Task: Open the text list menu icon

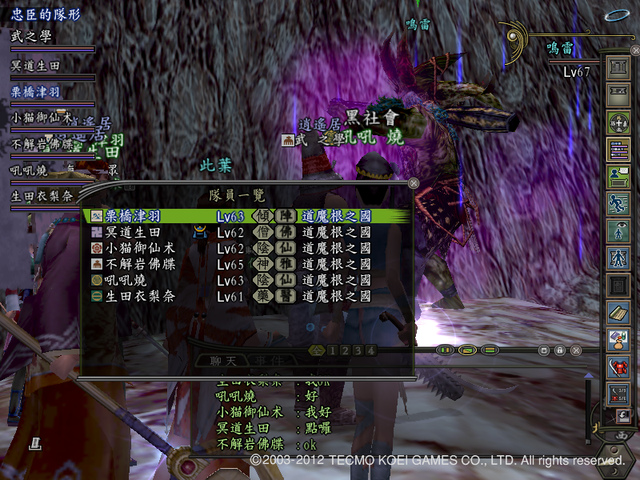Action: [618, 148]
